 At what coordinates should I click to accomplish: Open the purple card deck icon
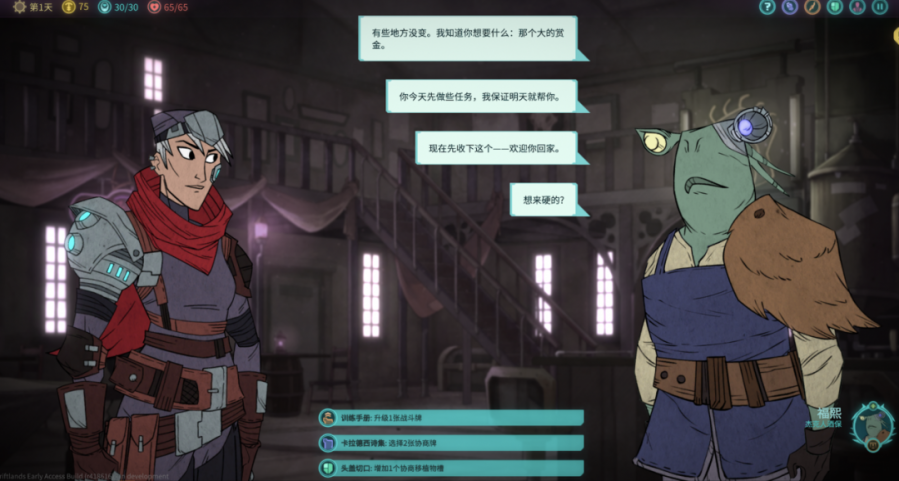coord(790,7)
